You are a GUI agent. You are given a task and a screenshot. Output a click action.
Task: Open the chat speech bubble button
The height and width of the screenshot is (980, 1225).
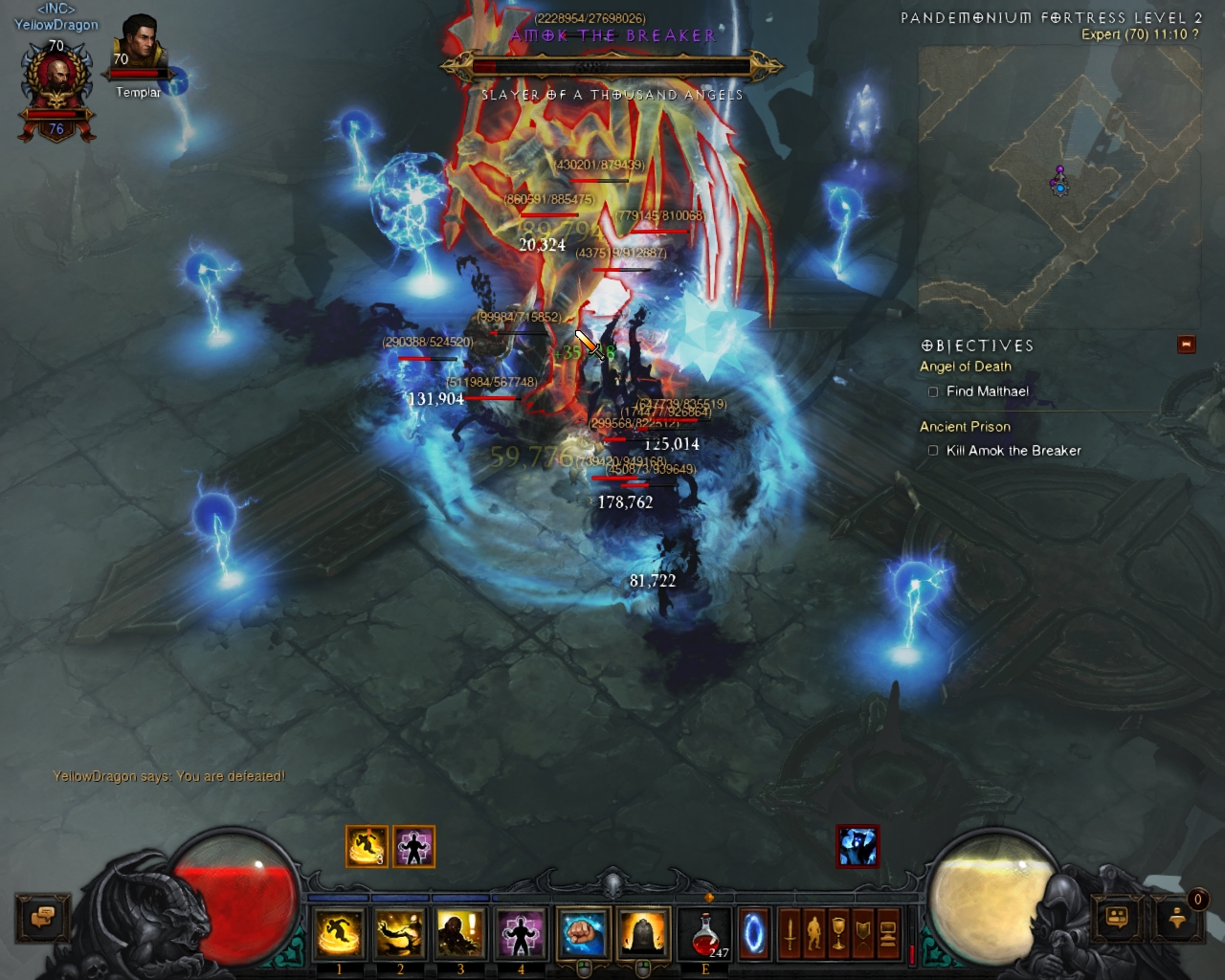[42, 918]
